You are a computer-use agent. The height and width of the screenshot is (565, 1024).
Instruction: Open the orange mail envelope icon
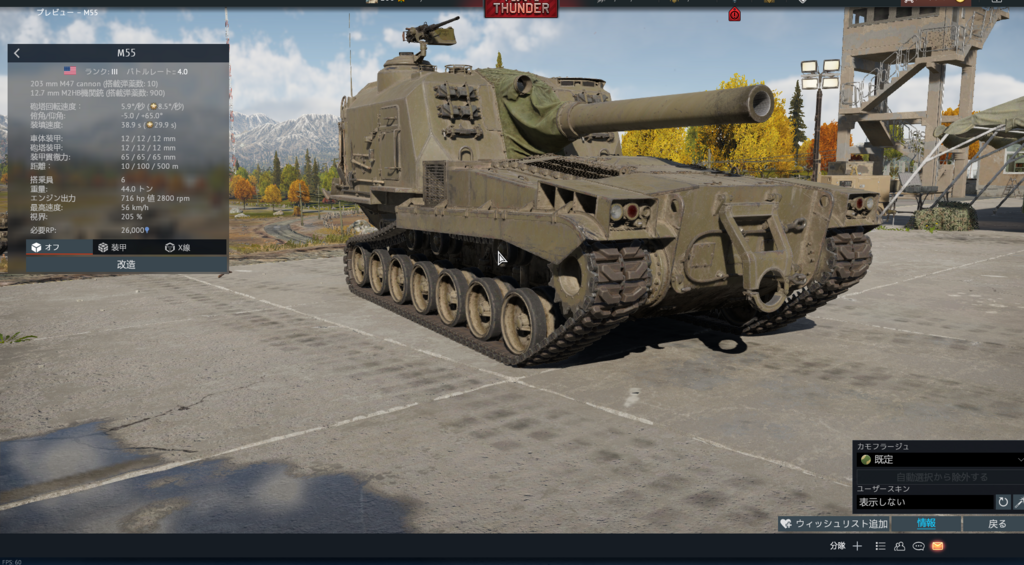[x=937, y=546]
